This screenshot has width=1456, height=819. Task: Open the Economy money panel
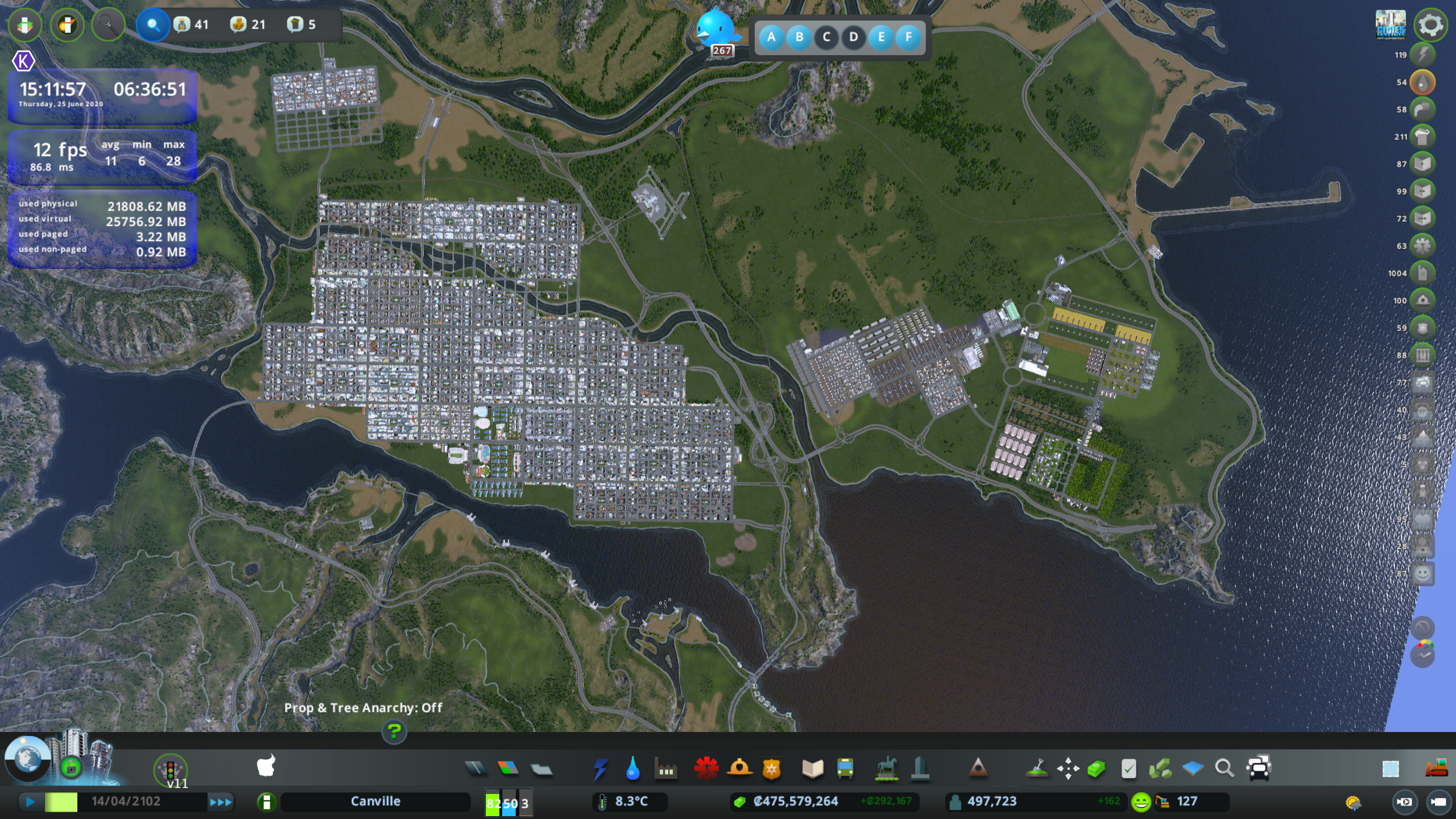[739, 802]
